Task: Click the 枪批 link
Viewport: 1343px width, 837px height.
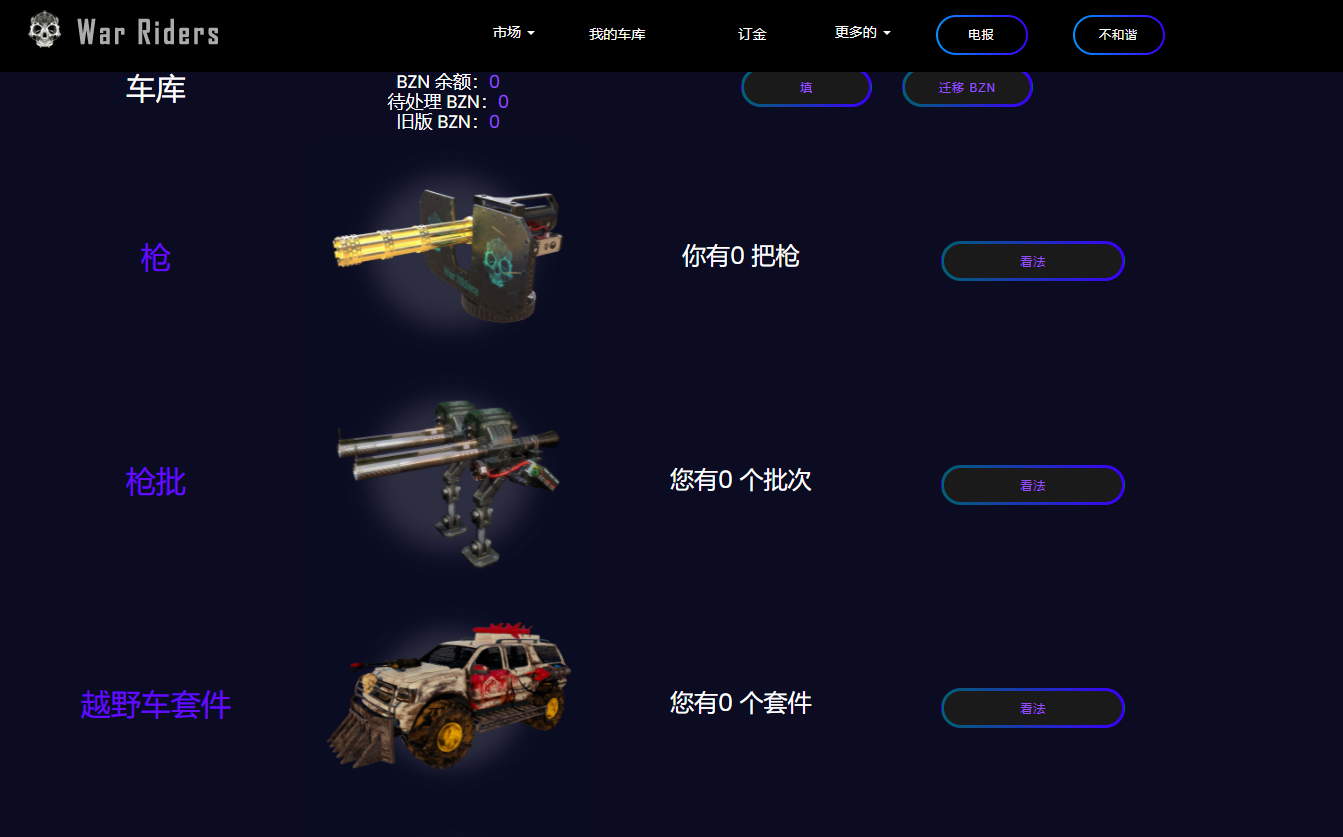Action: pos(154,483)
